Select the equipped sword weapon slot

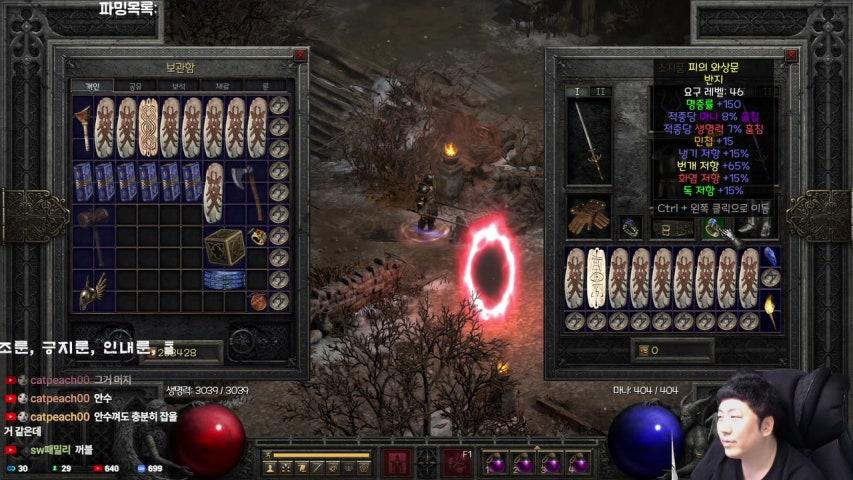(x=587, y=138)
